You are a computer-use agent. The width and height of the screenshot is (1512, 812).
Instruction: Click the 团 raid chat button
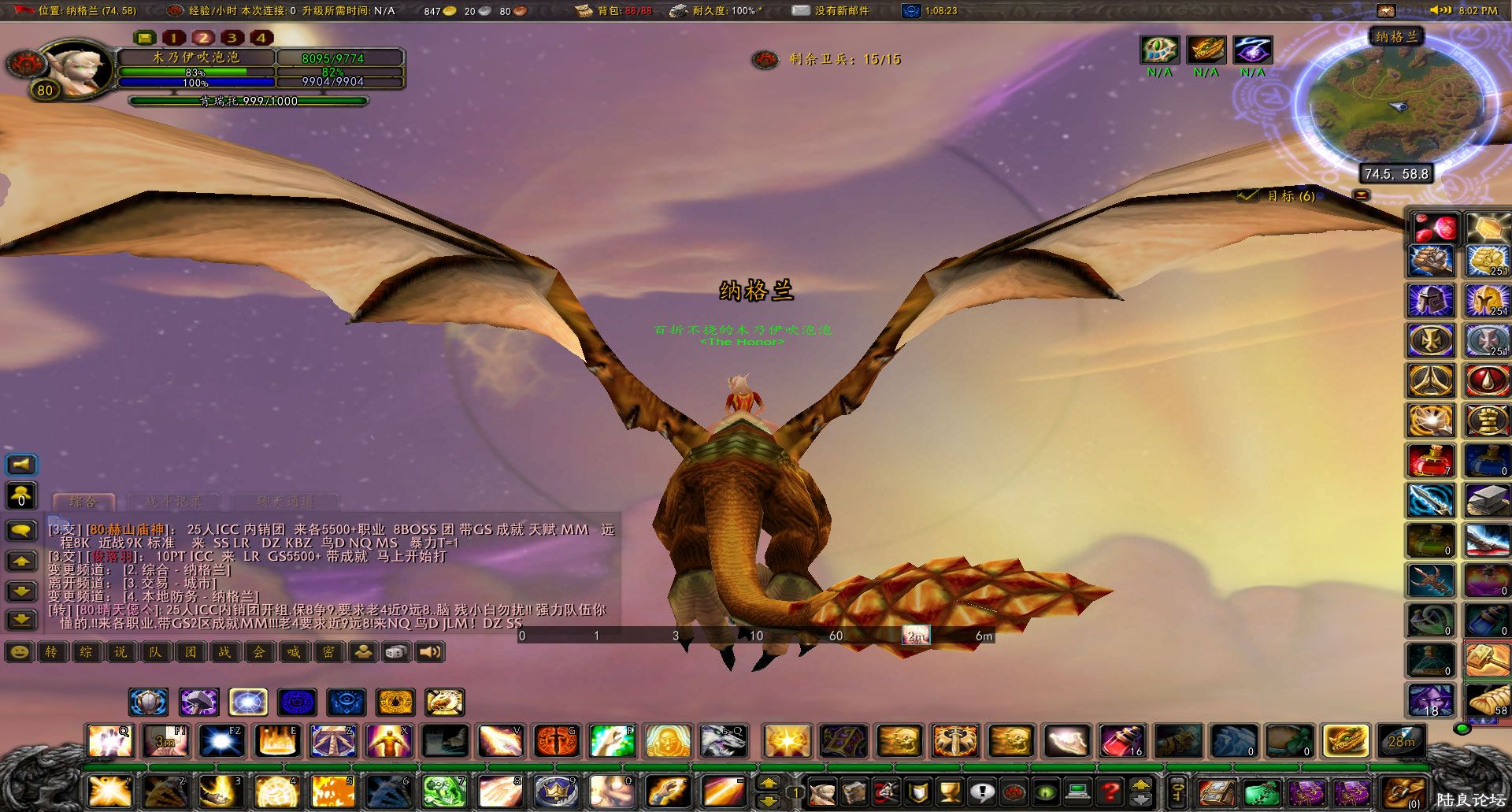(x=191, y=652)
